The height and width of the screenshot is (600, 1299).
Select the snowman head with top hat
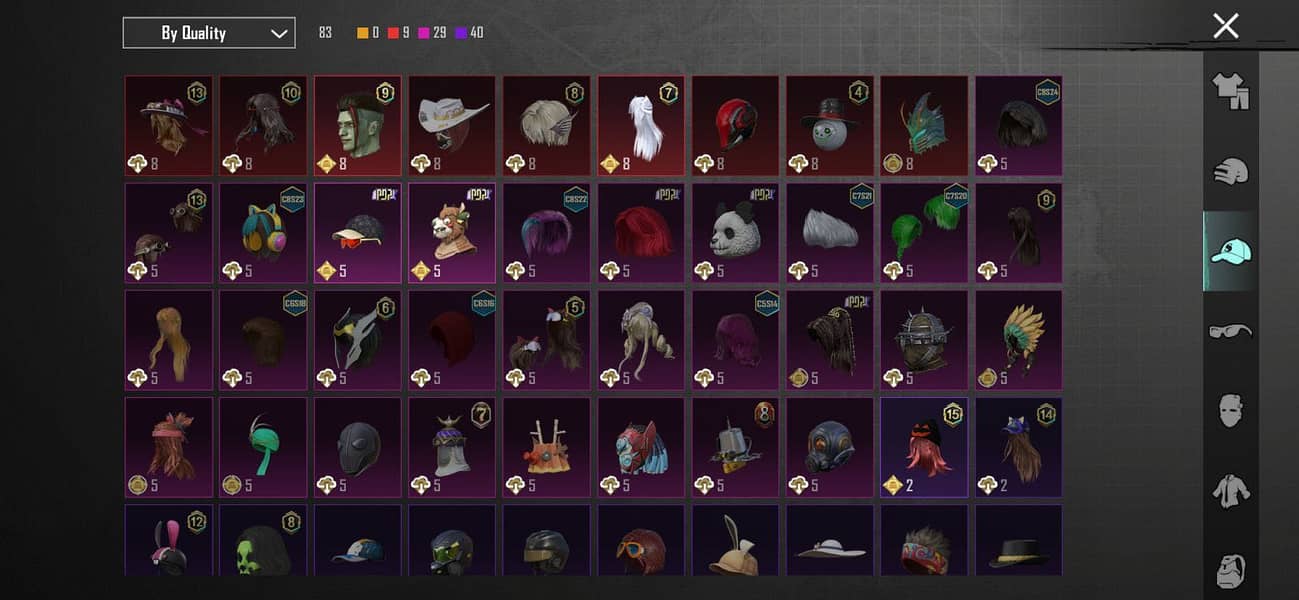point(829,125)
